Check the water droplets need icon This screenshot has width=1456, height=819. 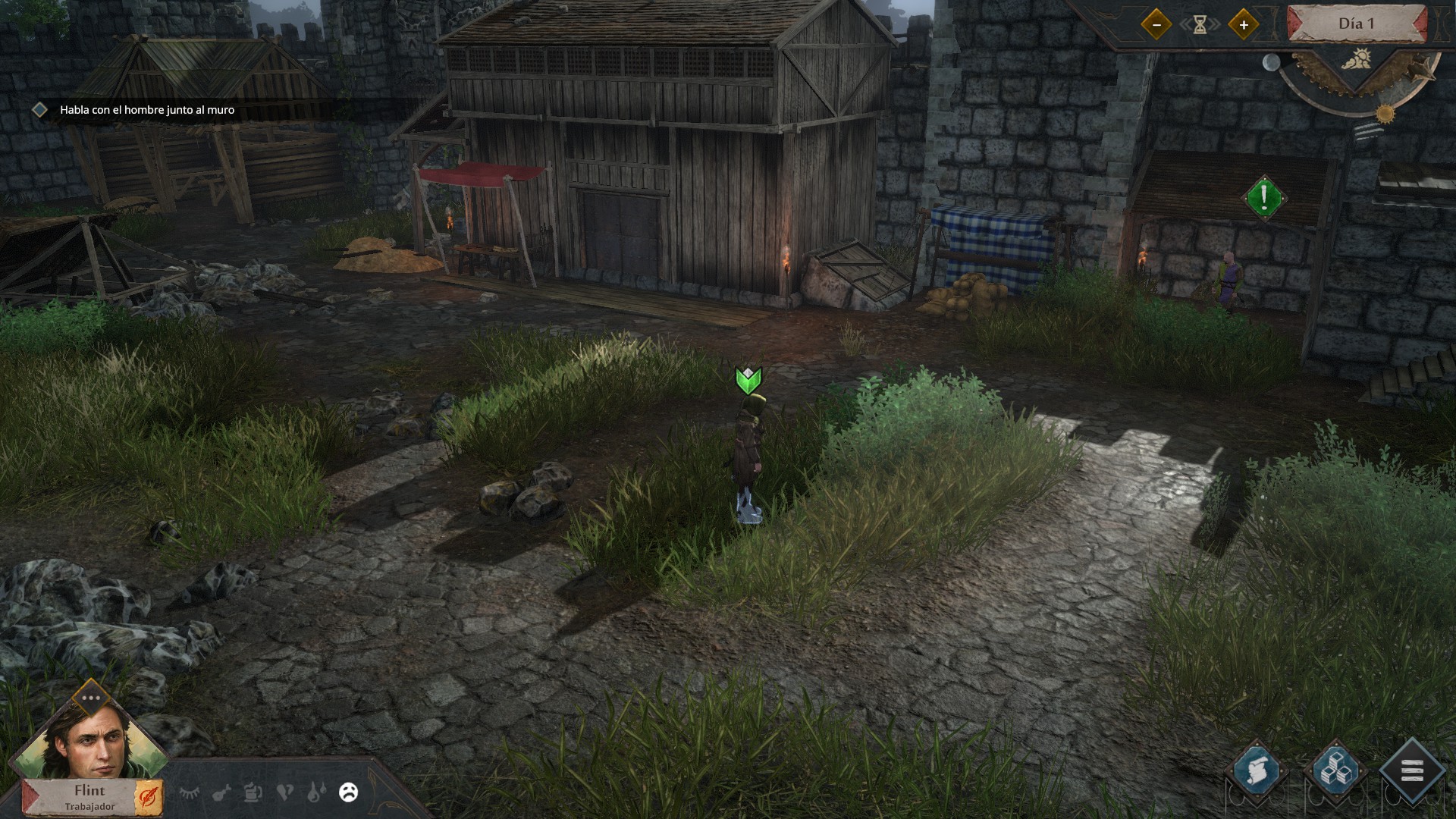[x=316, y=792]
